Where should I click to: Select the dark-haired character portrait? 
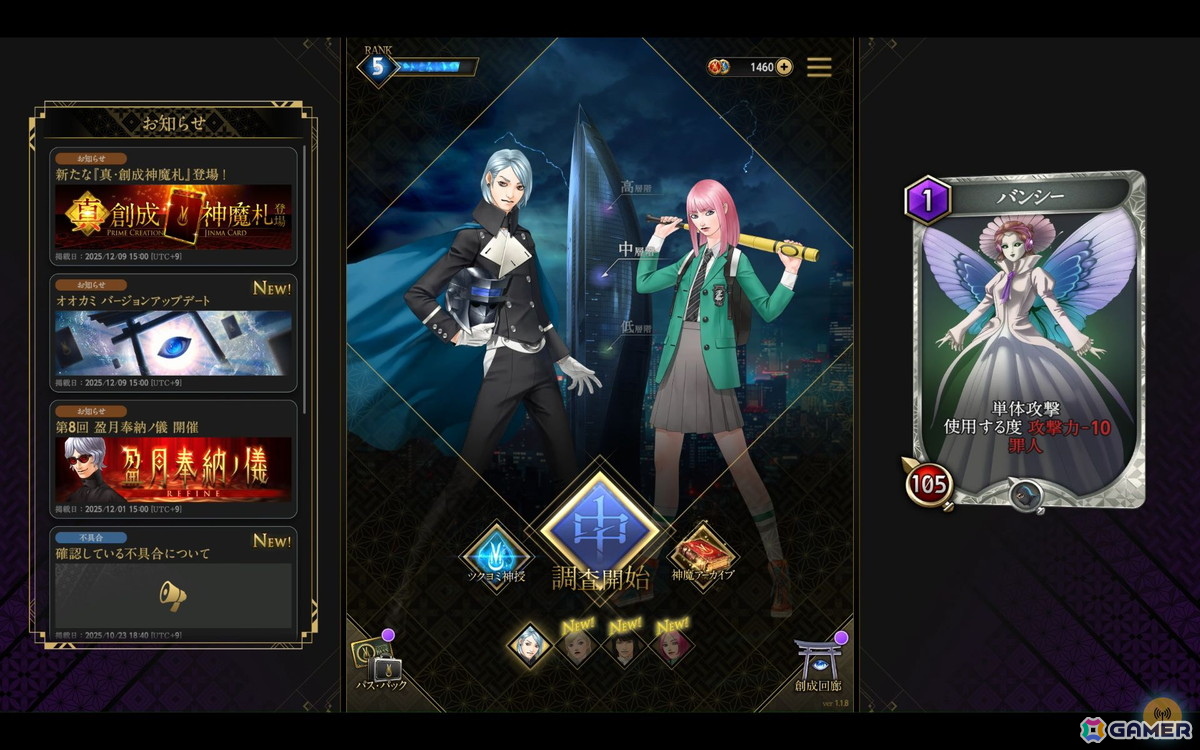[x=623, y=647]
